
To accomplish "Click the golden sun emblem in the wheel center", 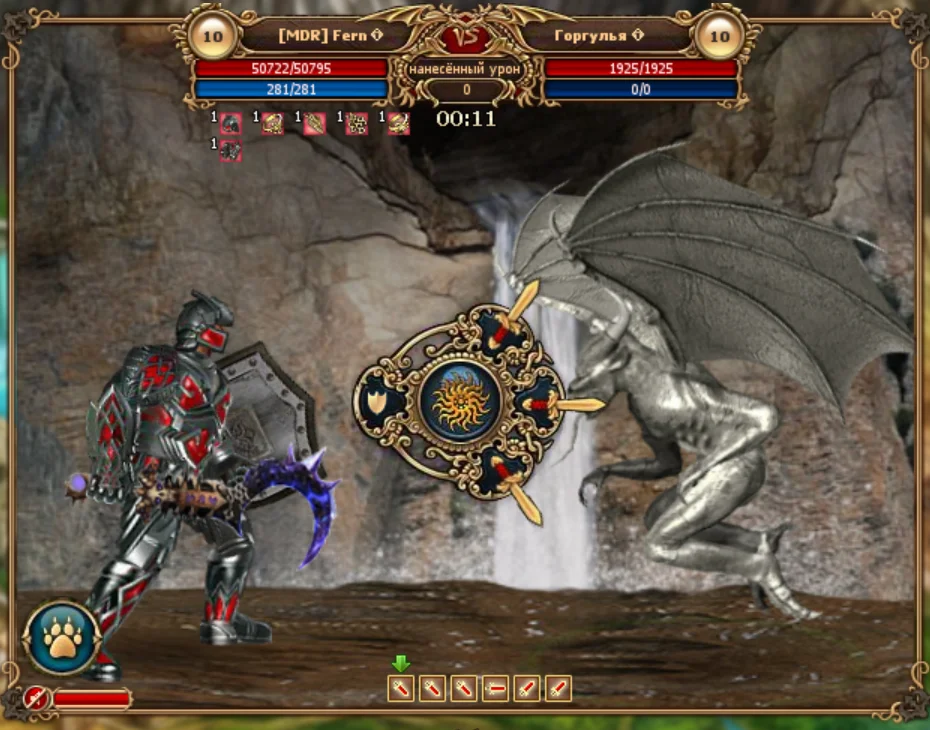I will 460,400.
